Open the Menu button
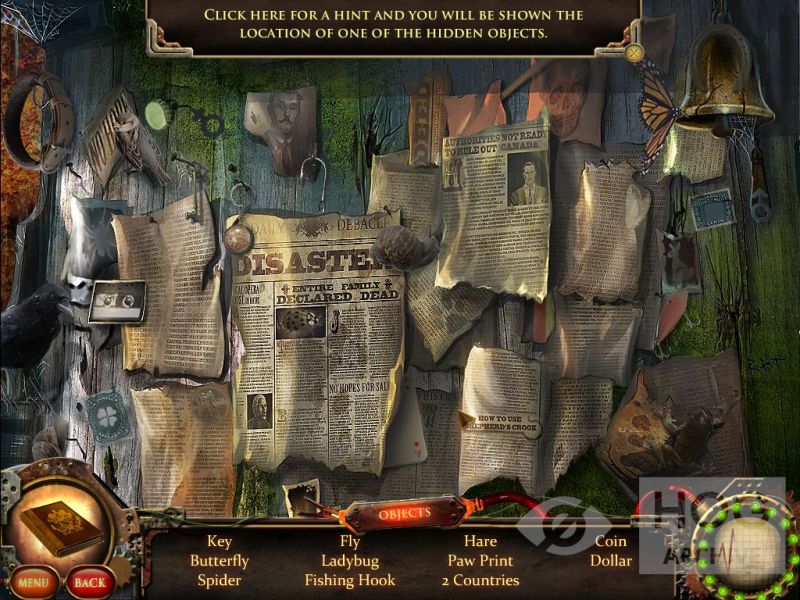The image size is (800, 600). point(31,582)
